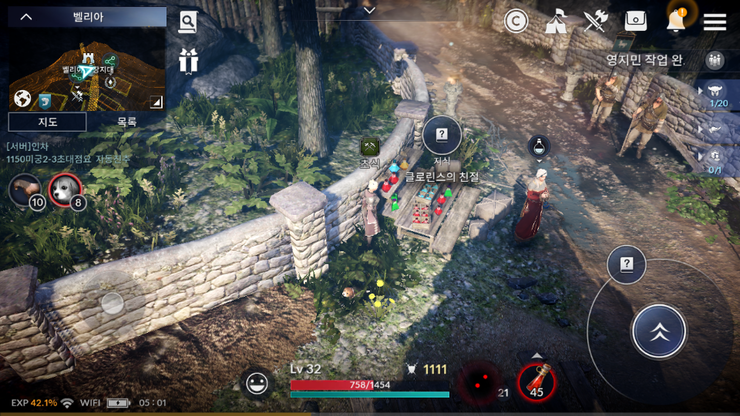Collapse the 벨리아 minimap panel
The height and width of the screenshot is (416, 740).
coord(27,16)
